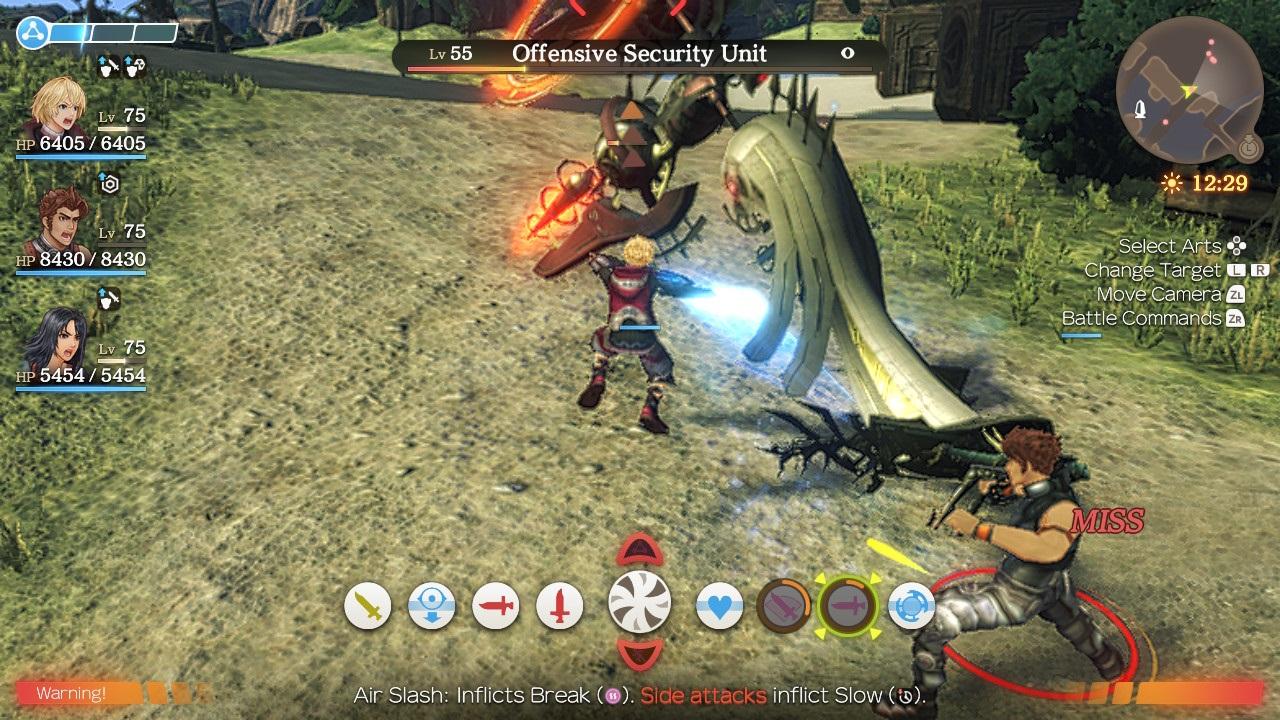Viewport: 1280px width, 720px height.
Task: Activate the Monado talent art pinwheel icon
Action: coord(641,604)
